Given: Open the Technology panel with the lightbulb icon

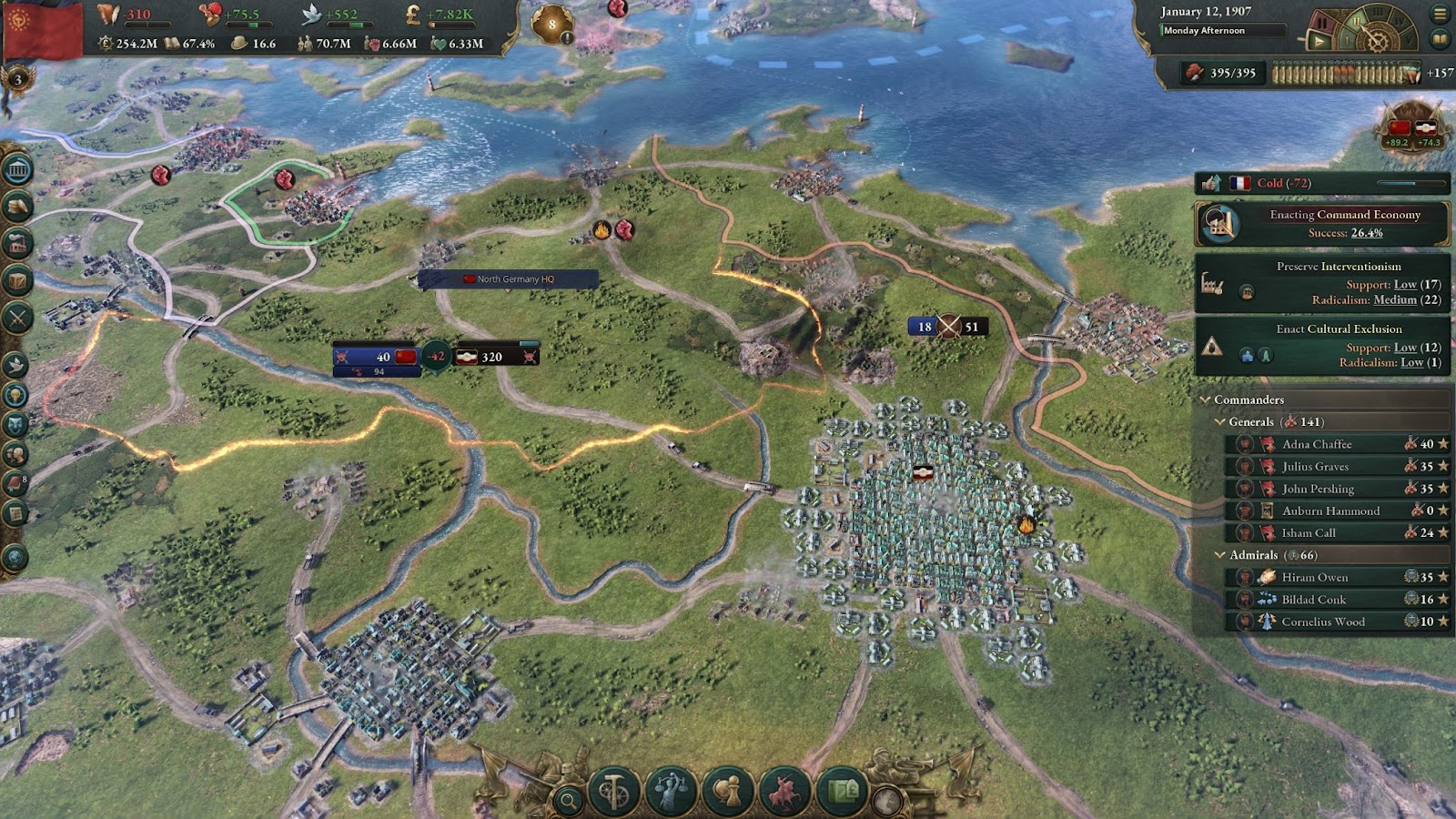Looking at the screenshot, I should point(15,395).
